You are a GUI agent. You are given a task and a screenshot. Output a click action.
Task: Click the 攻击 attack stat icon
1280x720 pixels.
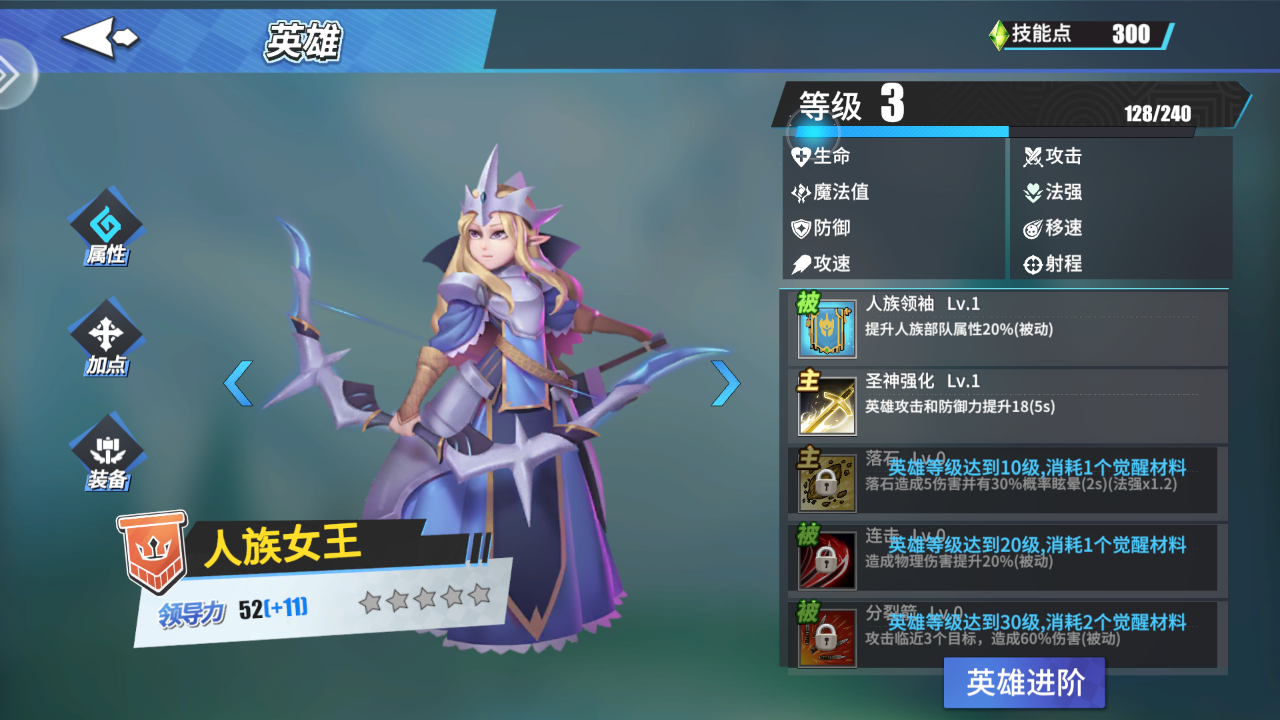click(1033, 156)
